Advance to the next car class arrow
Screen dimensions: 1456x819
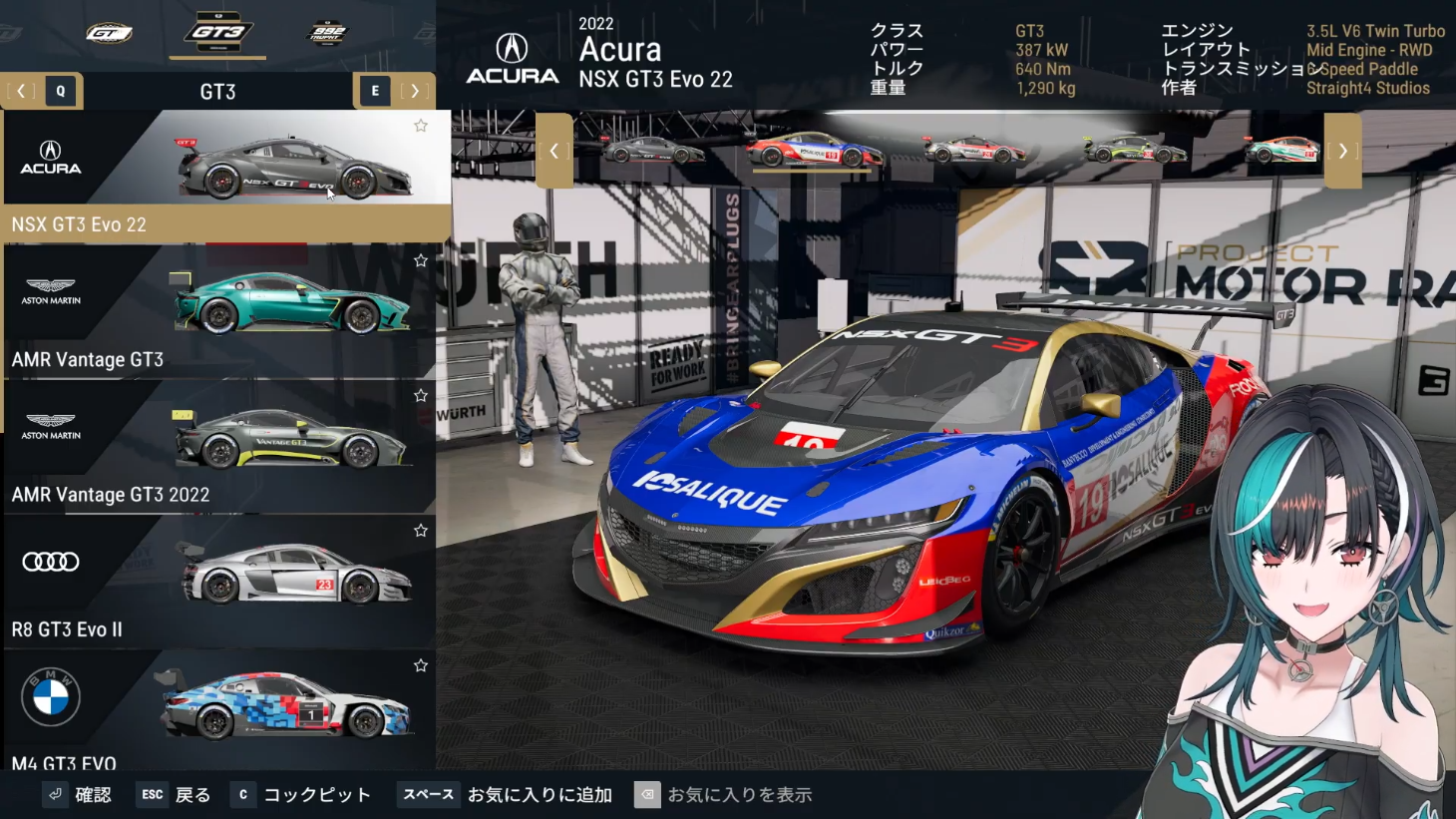(x=414, y=91)
